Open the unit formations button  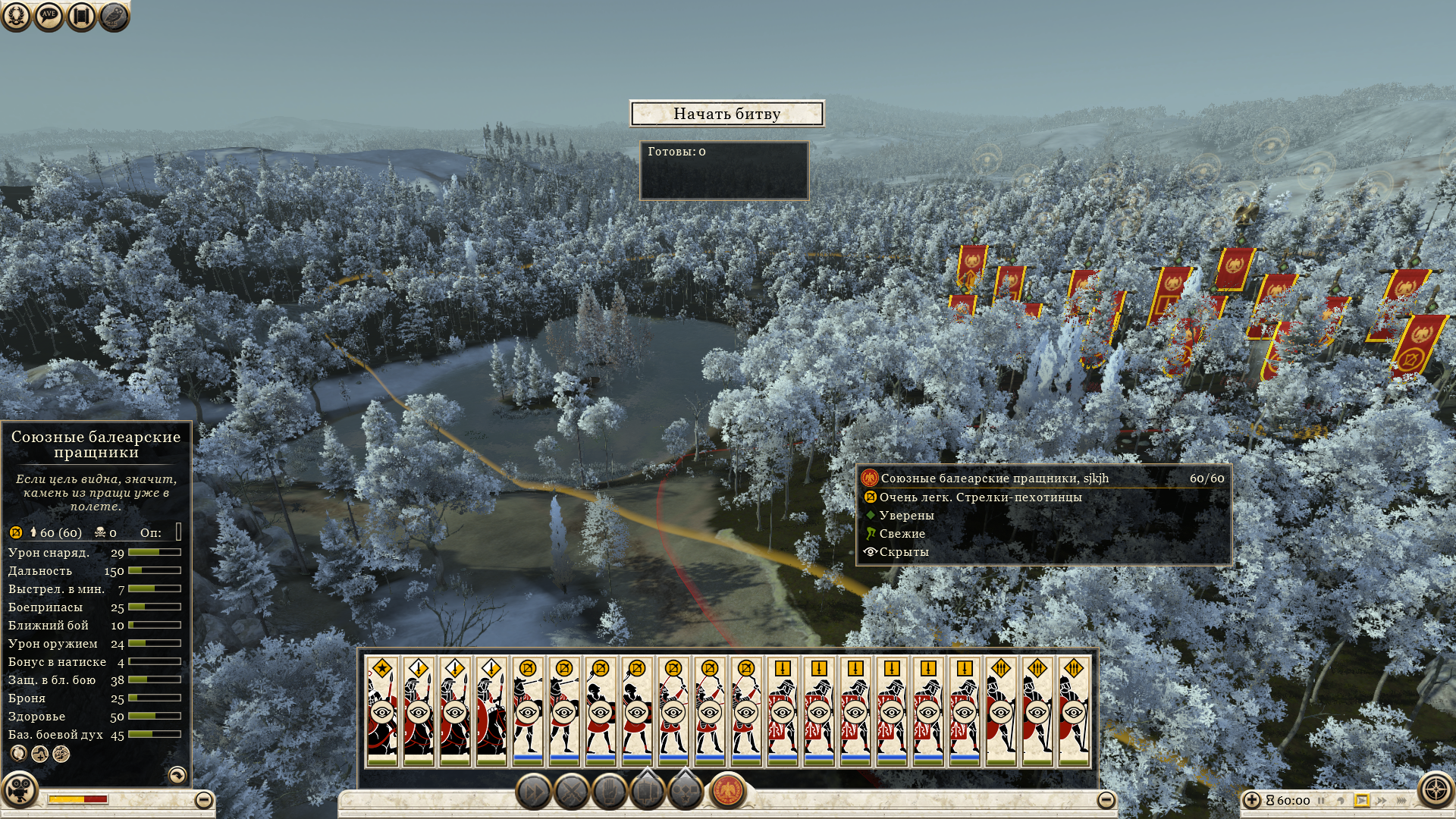[x=648, y=791]
